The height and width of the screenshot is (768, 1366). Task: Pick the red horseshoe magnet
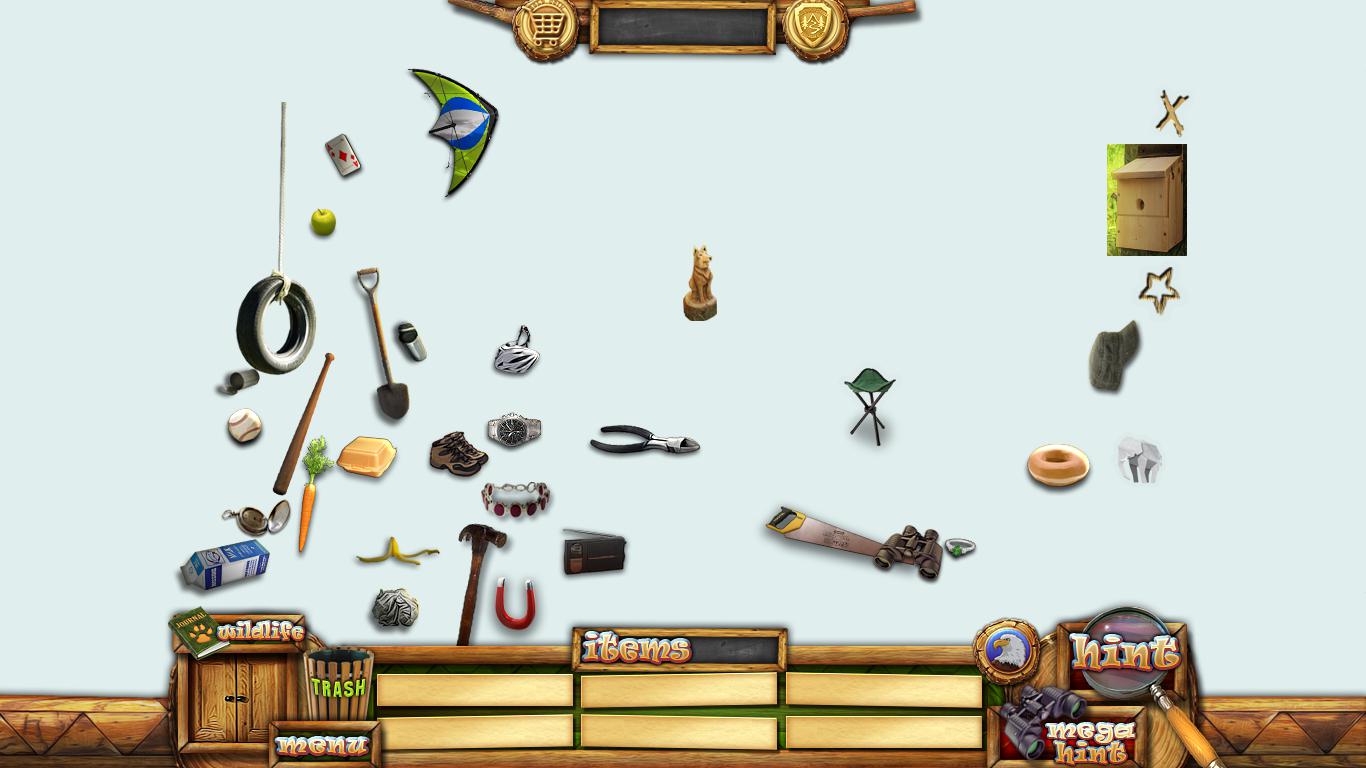[516, 605]
